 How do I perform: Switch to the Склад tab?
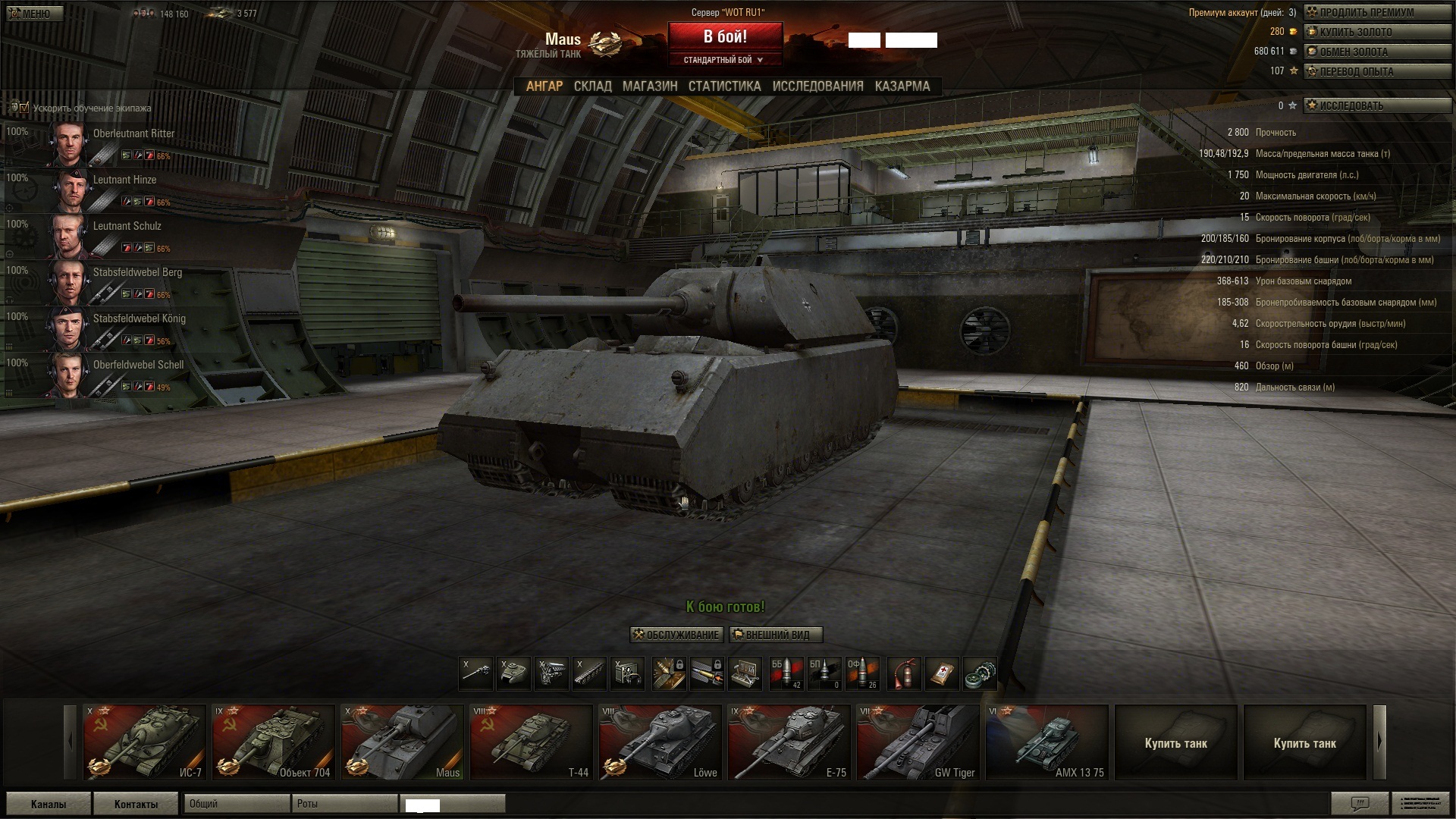pos(592,86)
